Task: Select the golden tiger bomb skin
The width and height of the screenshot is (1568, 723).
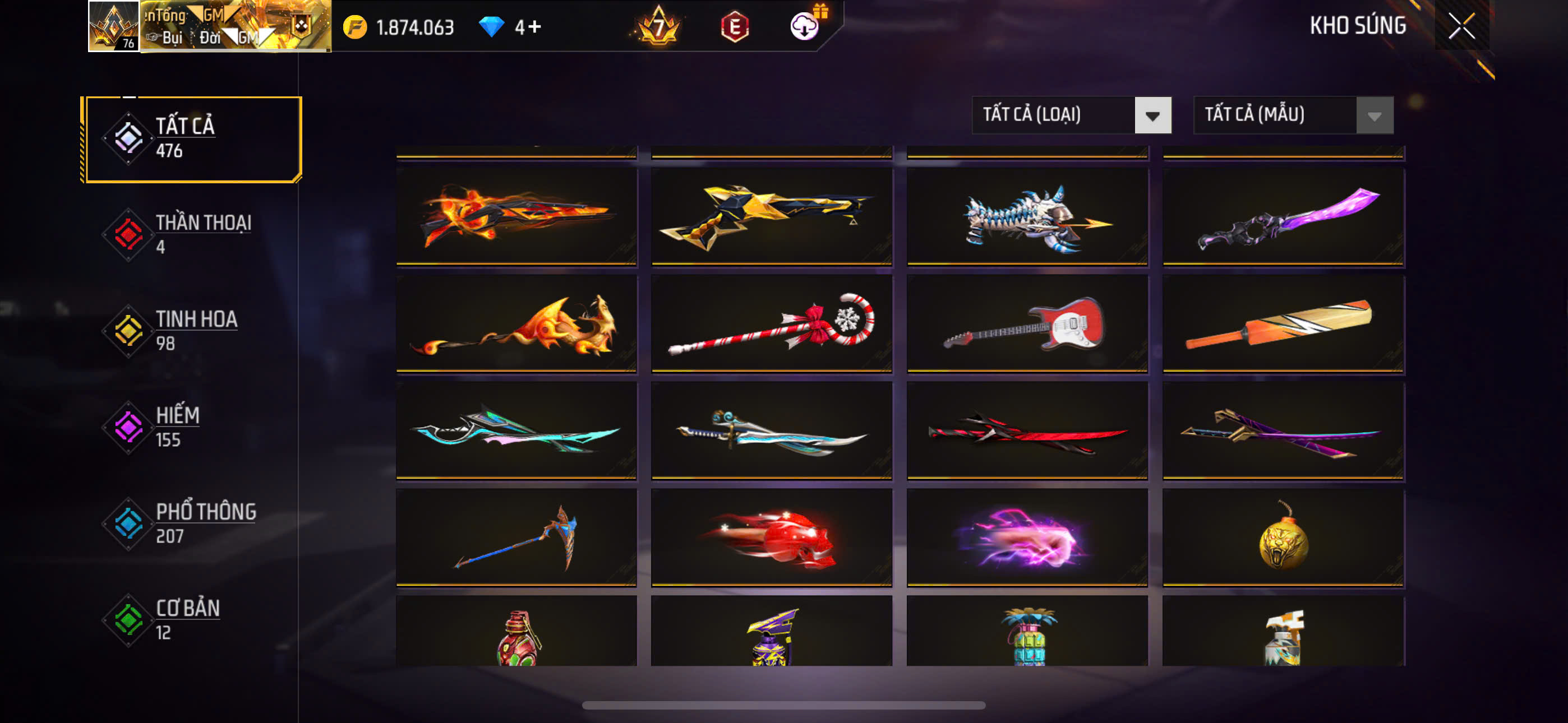Action: point(1283,537)
